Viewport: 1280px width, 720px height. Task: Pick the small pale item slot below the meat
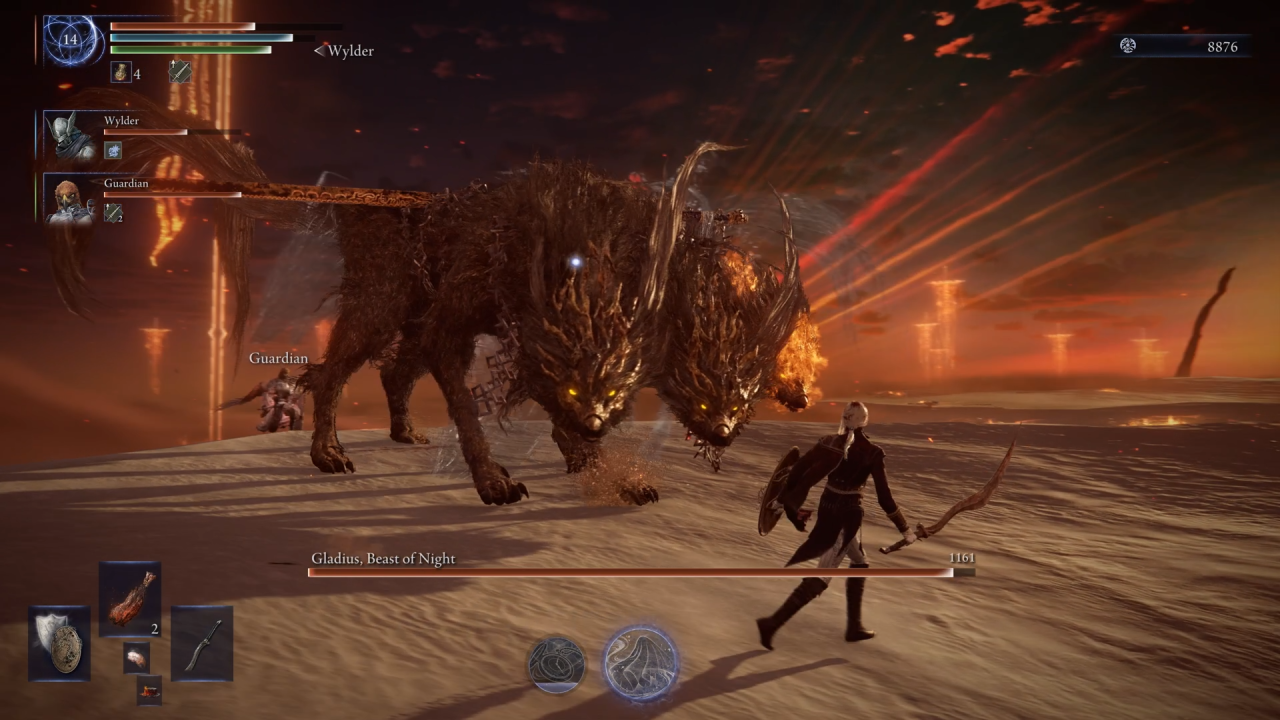[x=136, y=657]
